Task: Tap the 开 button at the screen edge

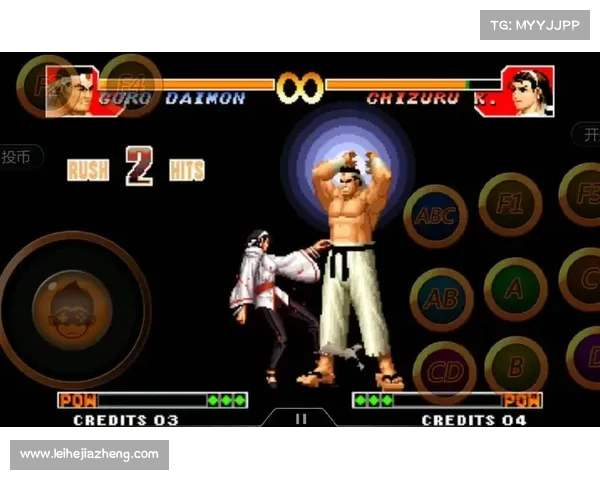Action: (587, 134)
